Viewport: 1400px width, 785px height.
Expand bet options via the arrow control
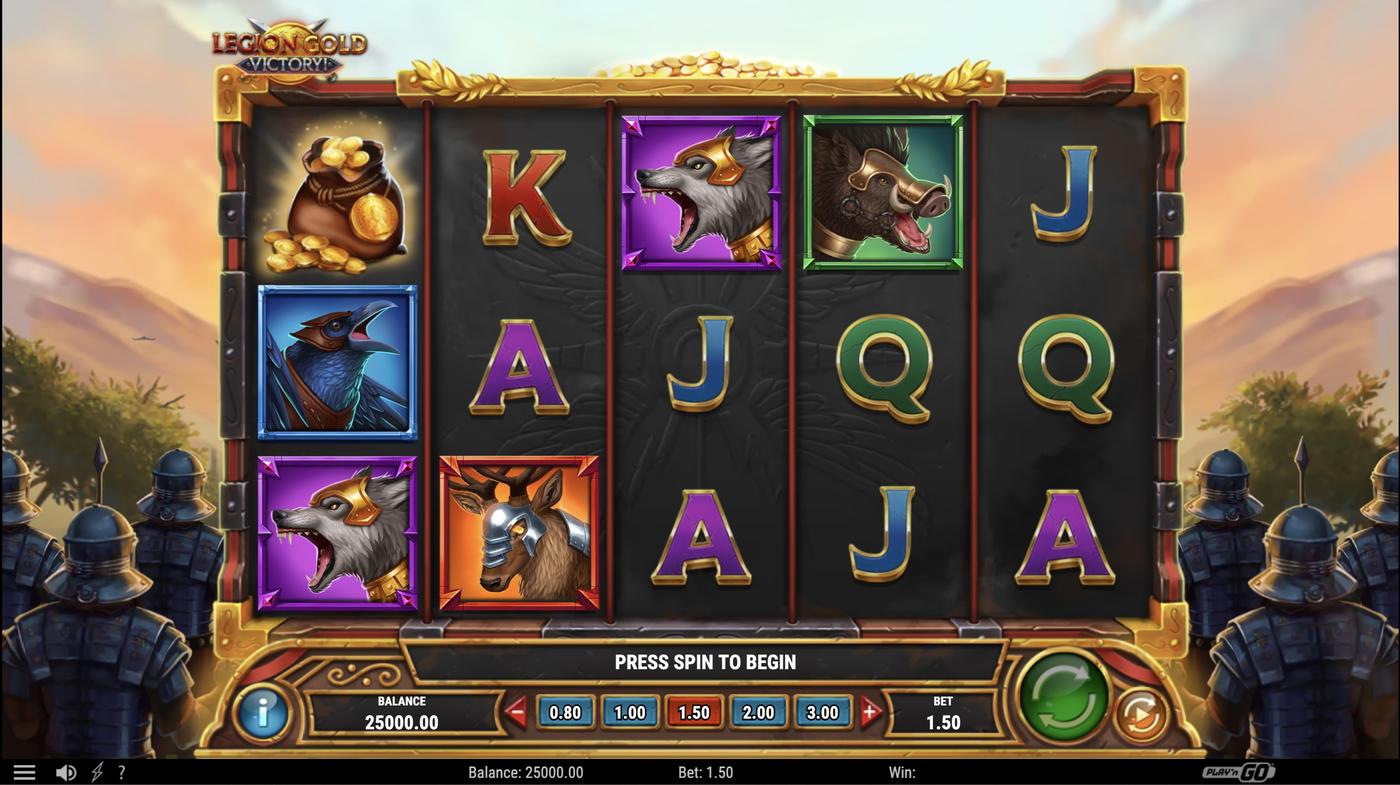point(869,711)
